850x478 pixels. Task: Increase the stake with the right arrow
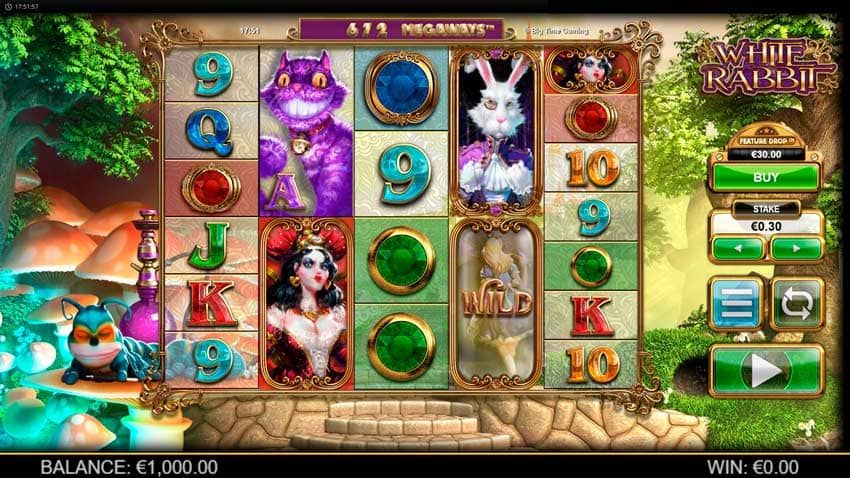pos(795,248)
